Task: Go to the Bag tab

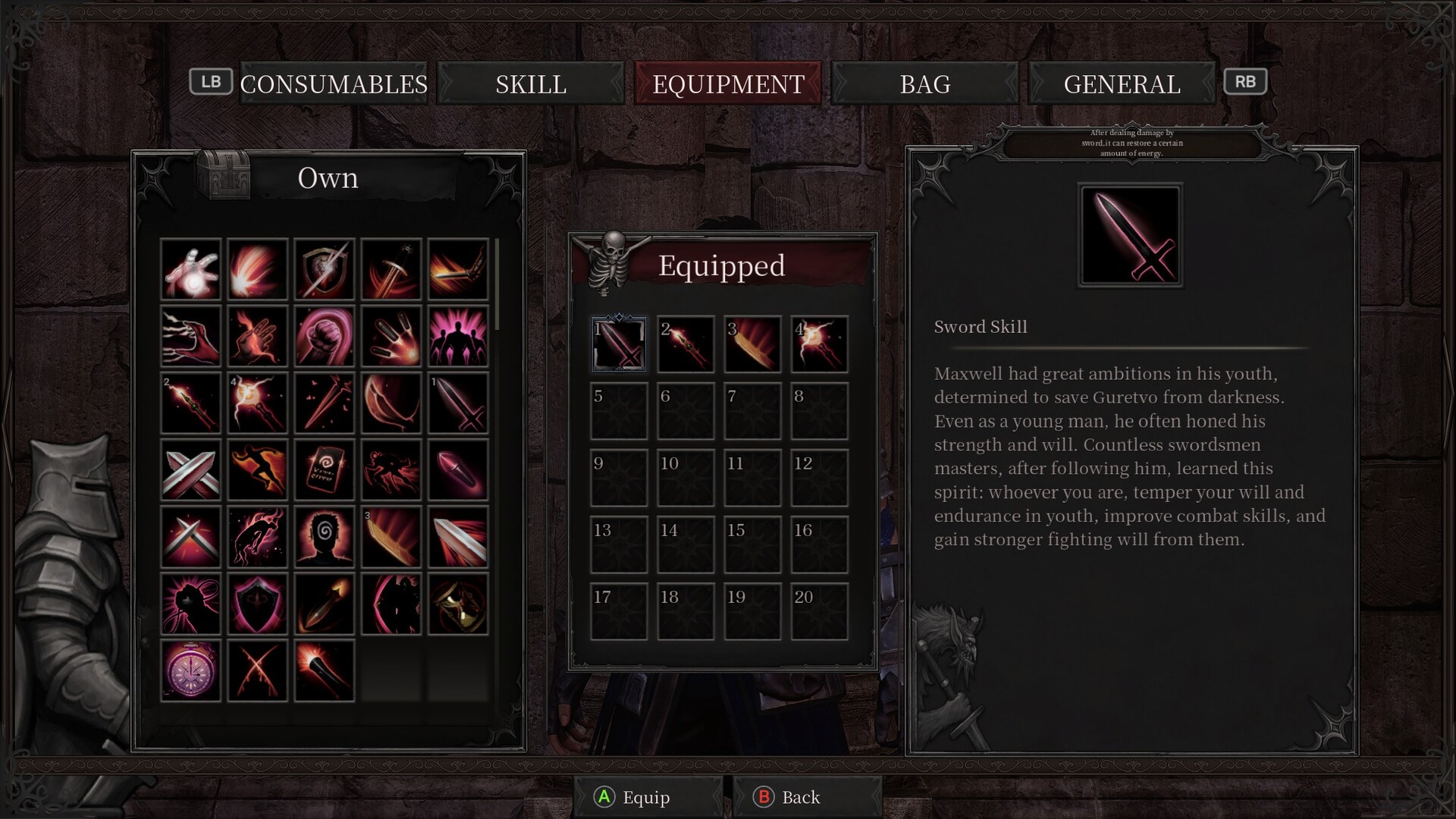Action: [925, 83]
